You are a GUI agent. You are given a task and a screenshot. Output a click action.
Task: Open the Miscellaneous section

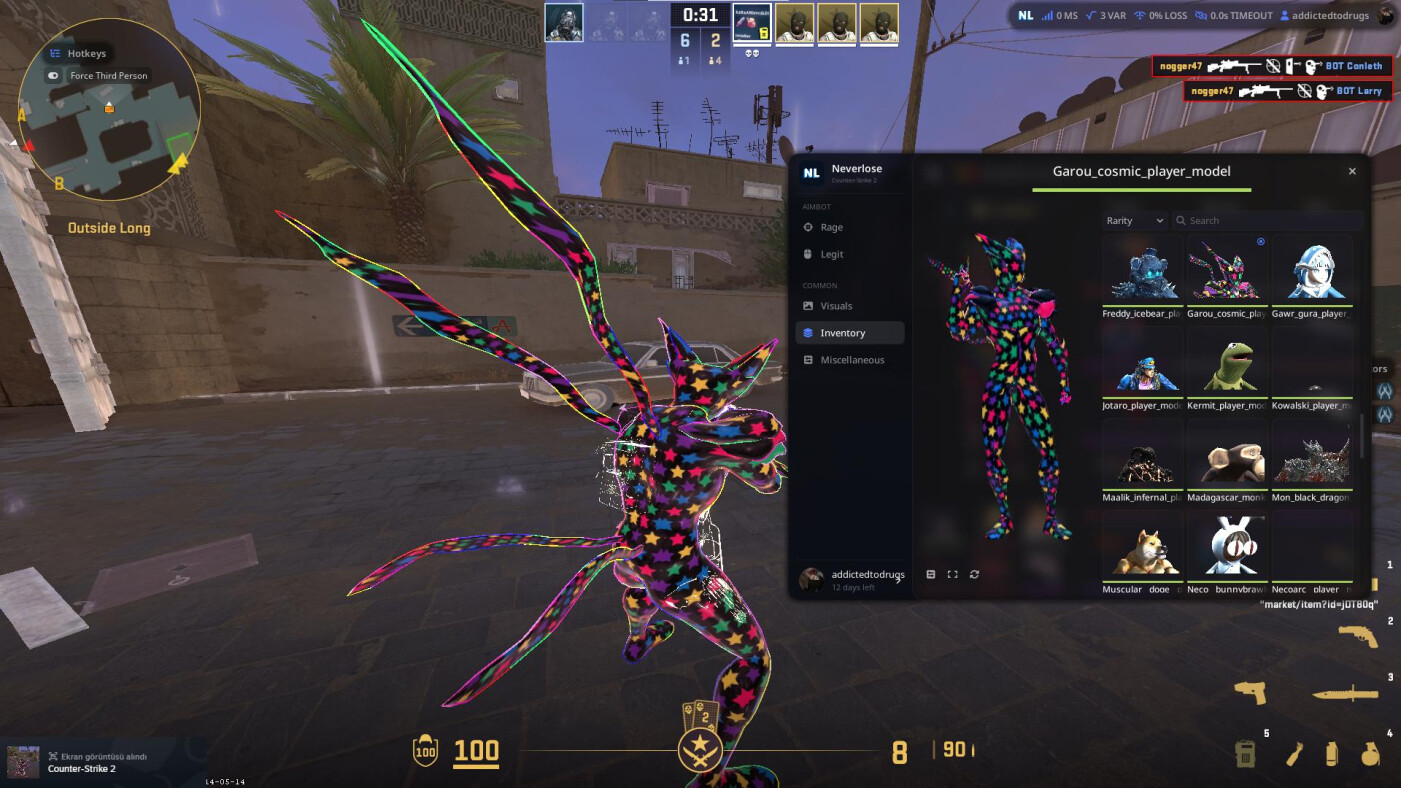tap(851, 360)
